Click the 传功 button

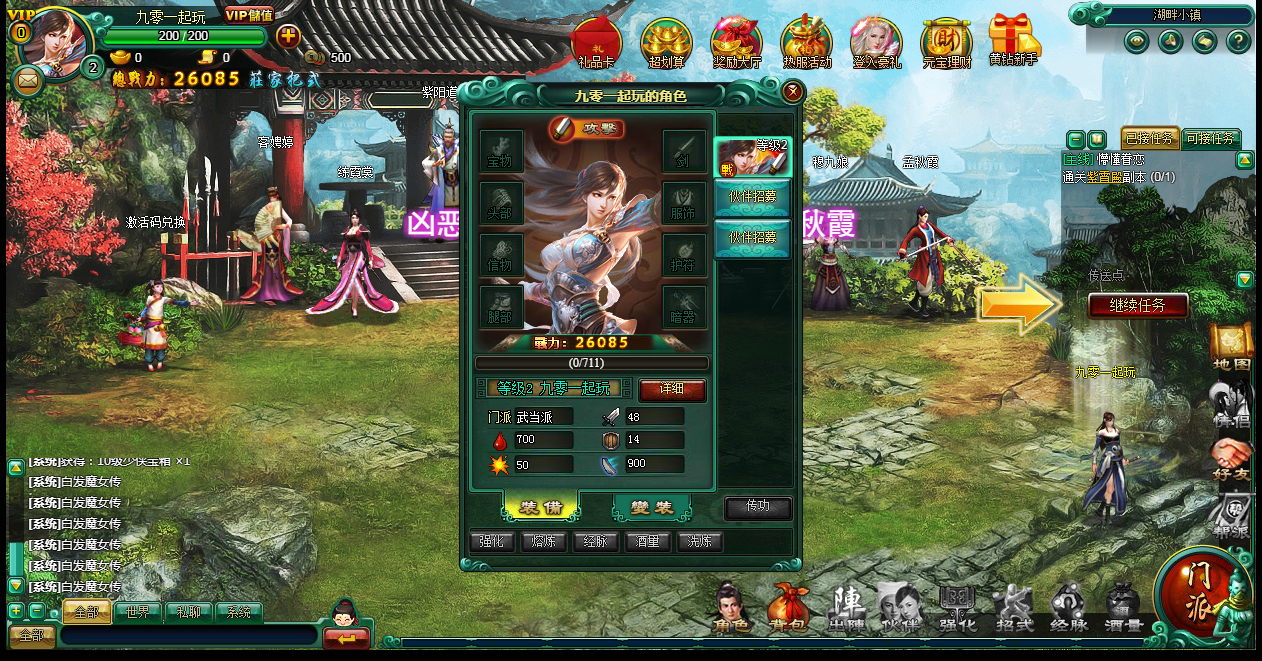click(757, 507)
